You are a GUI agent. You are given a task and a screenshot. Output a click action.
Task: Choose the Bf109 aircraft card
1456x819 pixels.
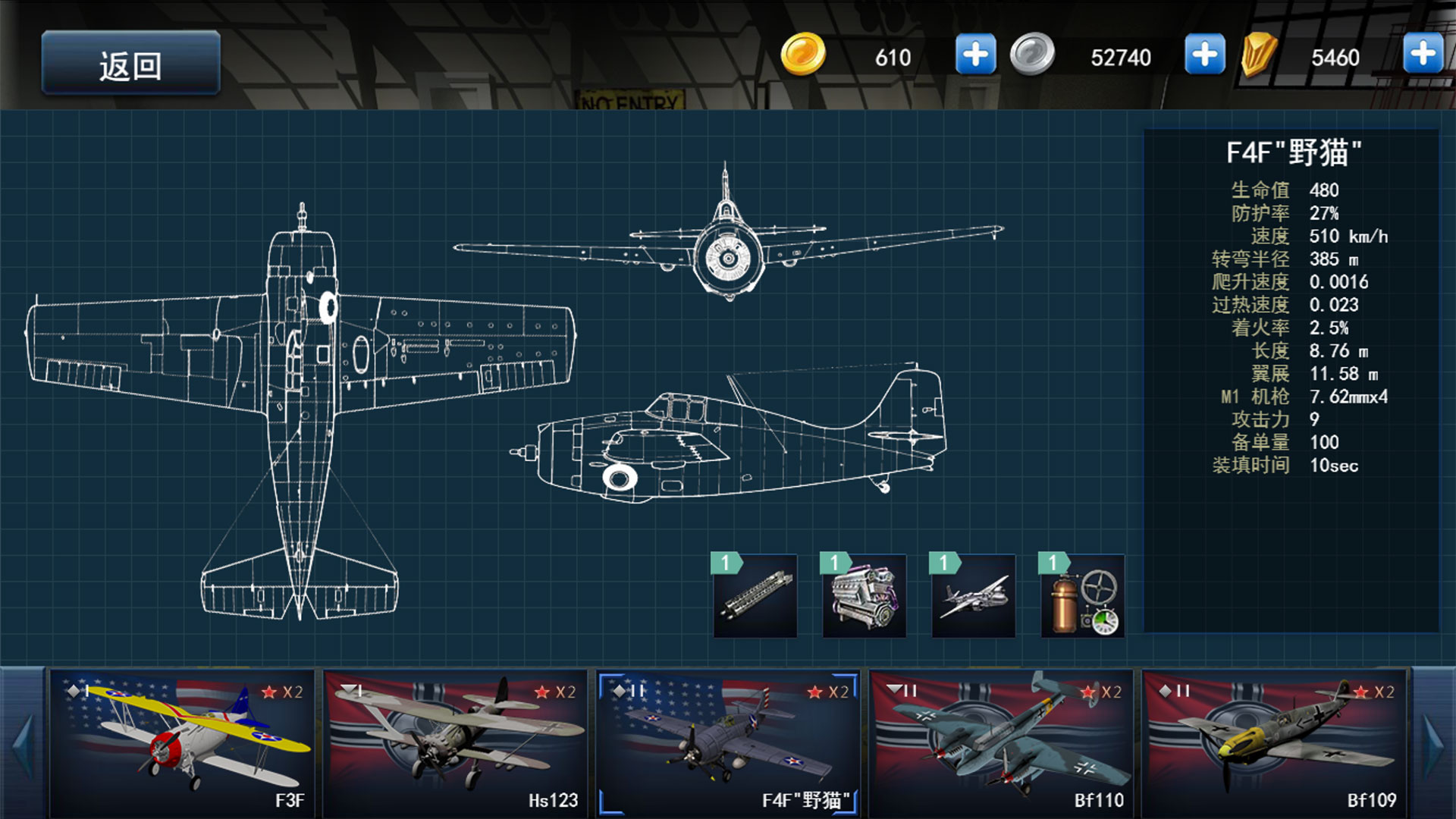point(1274,743)
